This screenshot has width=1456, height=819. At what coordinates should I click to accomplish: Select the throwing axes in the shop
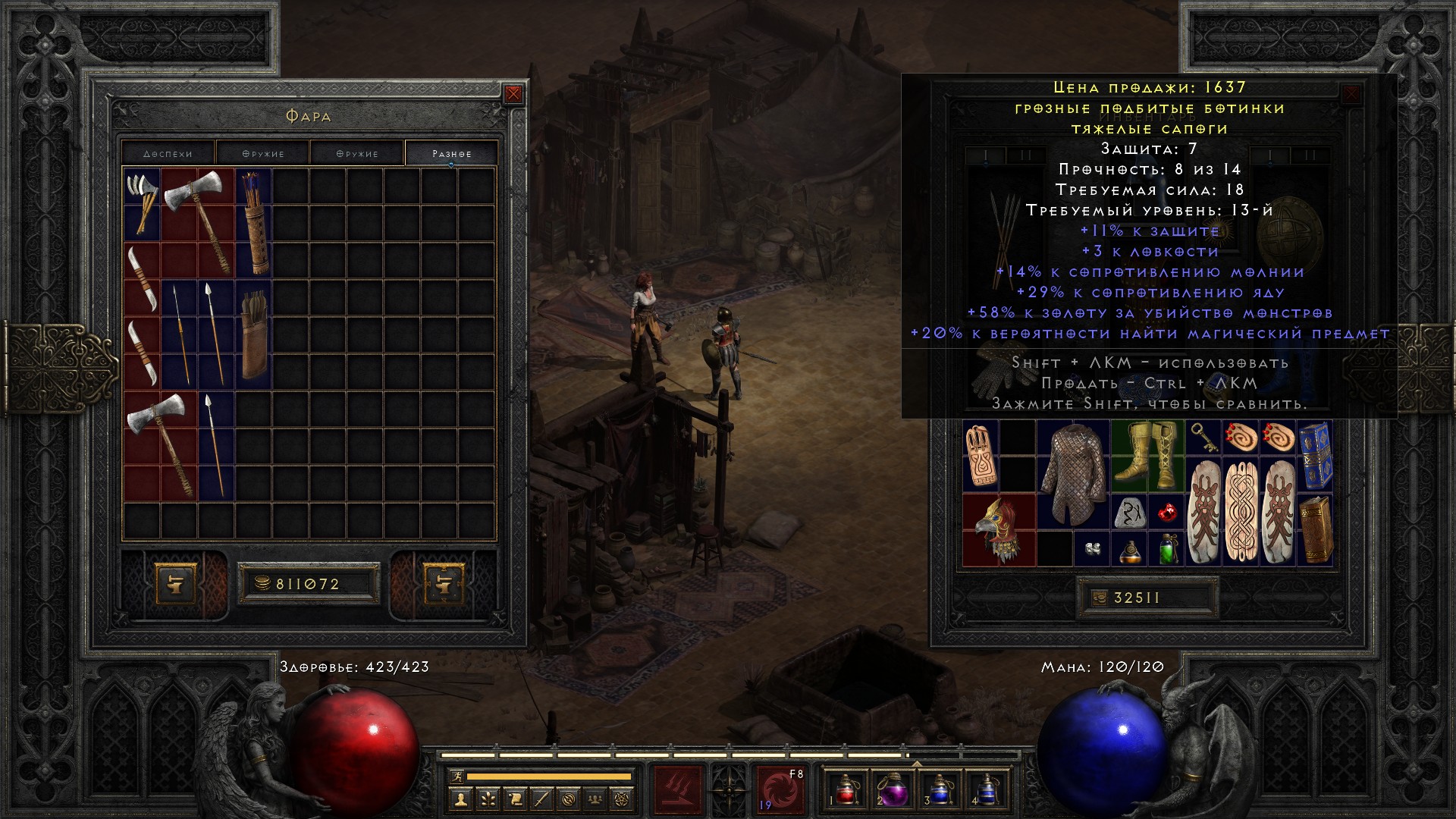pos(142,203)
